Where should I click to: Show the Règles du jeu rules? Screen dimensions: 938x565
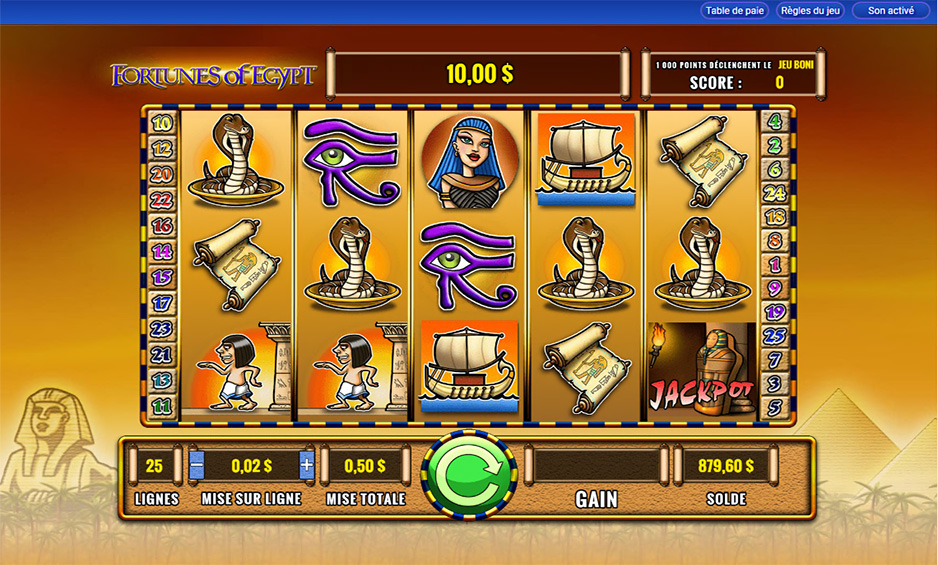point(809,11)
